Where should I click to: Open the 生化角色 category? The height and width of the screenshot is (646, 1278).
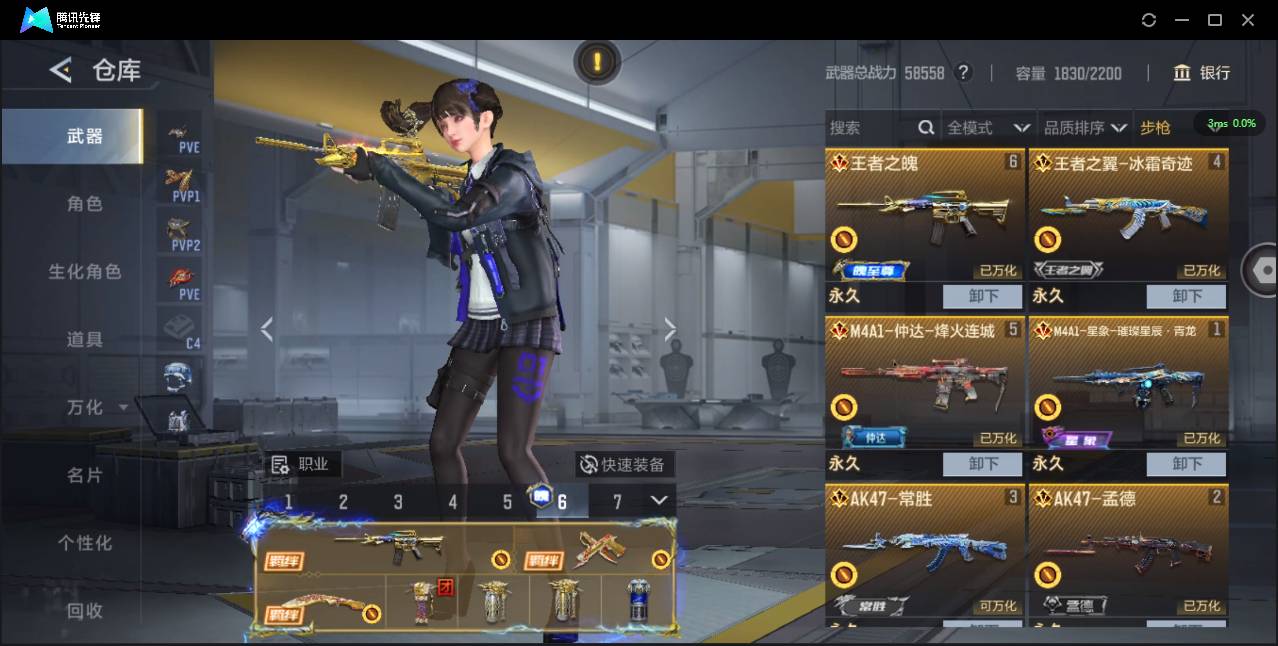tap(85, 272)
